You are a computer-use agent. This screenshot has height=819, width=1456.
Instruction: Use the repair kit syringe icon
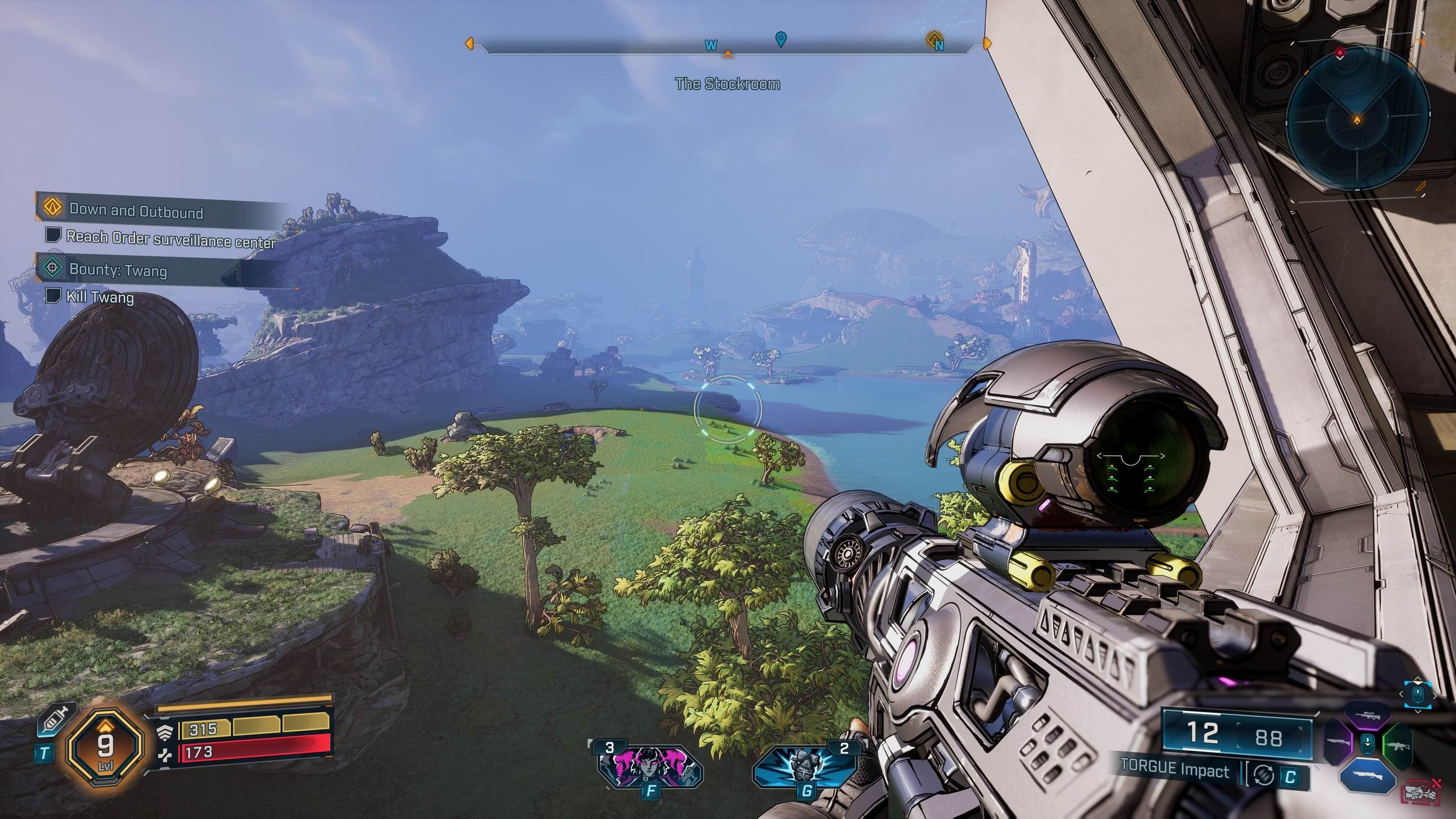(57, 719)
